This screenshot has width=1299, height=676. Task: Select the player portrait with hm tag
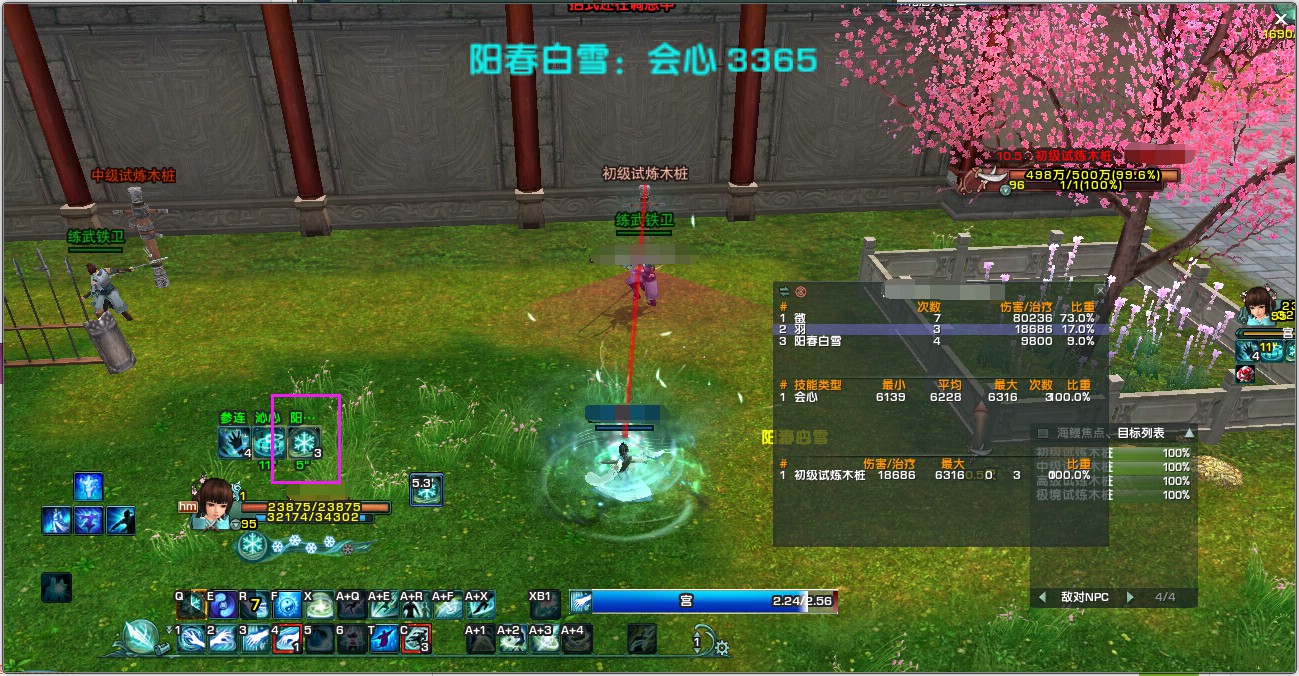214,505
